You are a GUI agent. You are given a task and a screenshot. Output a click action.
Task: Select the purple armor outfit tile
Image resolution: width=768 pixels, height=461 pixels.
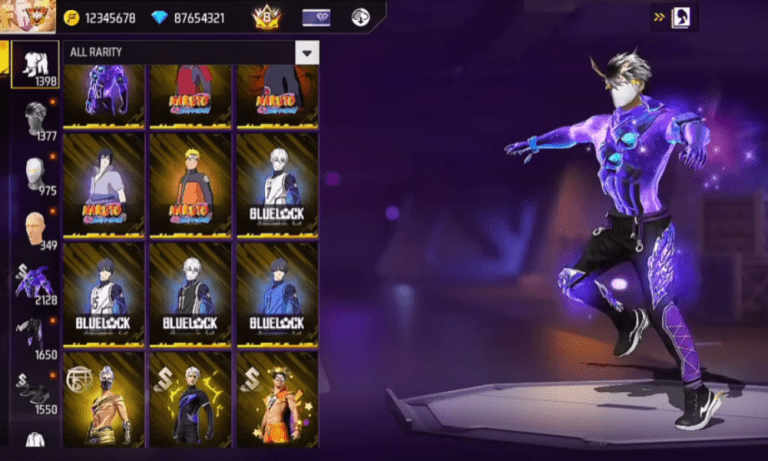click(x=104, y=95)
